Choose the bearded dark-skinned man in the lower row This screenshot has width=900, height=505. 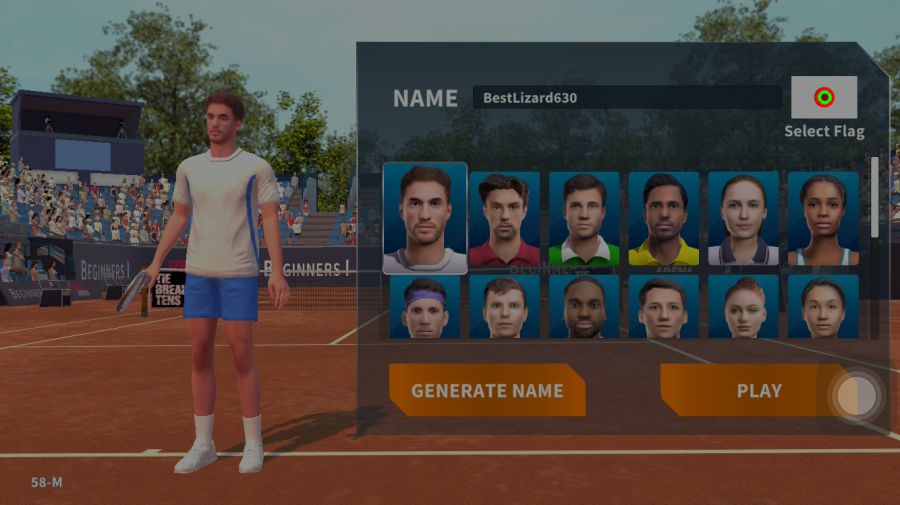[x=584, y=307]
